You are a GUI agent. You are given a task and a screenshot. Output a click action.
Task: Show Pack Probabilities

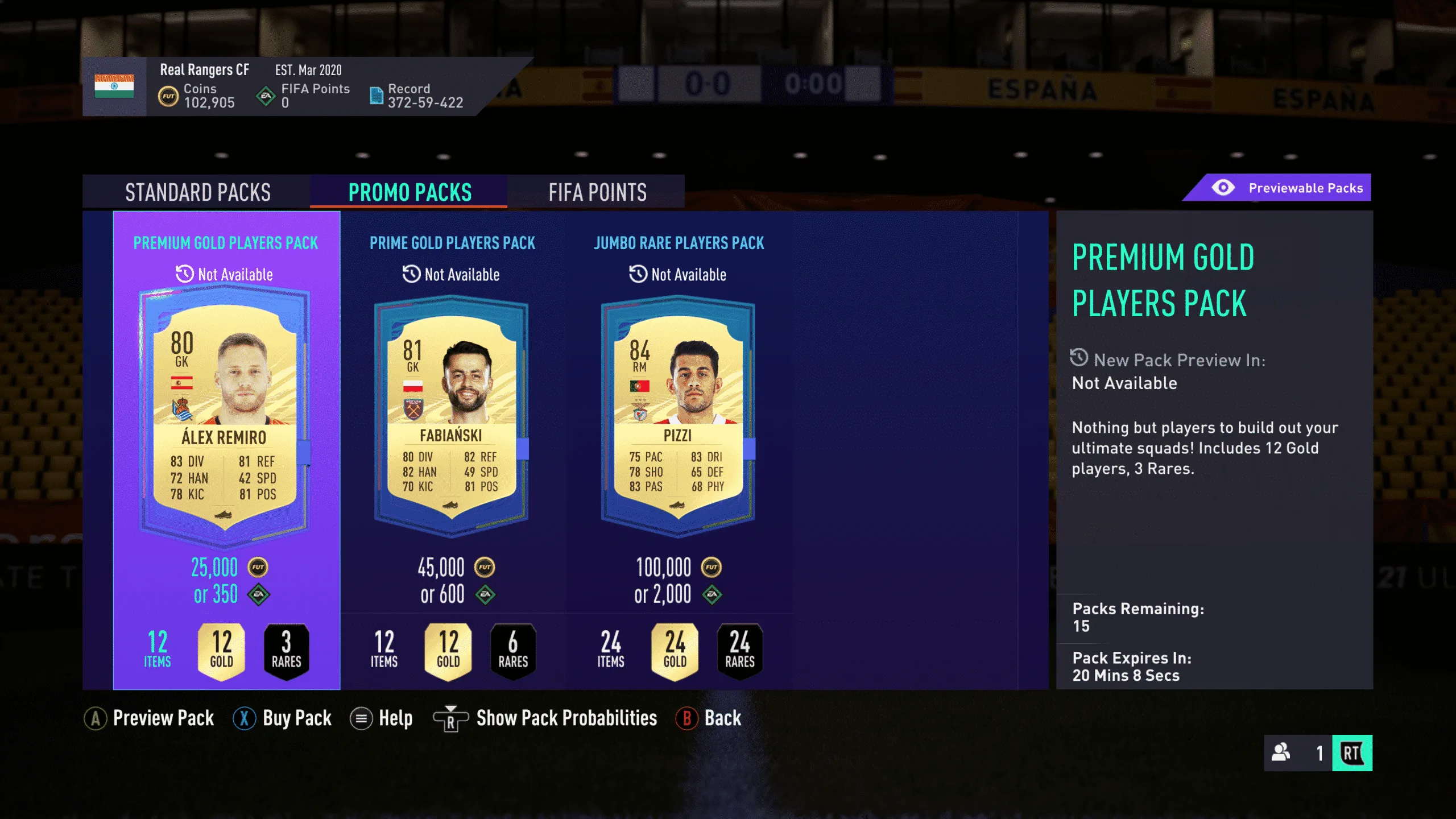point(545,718)
